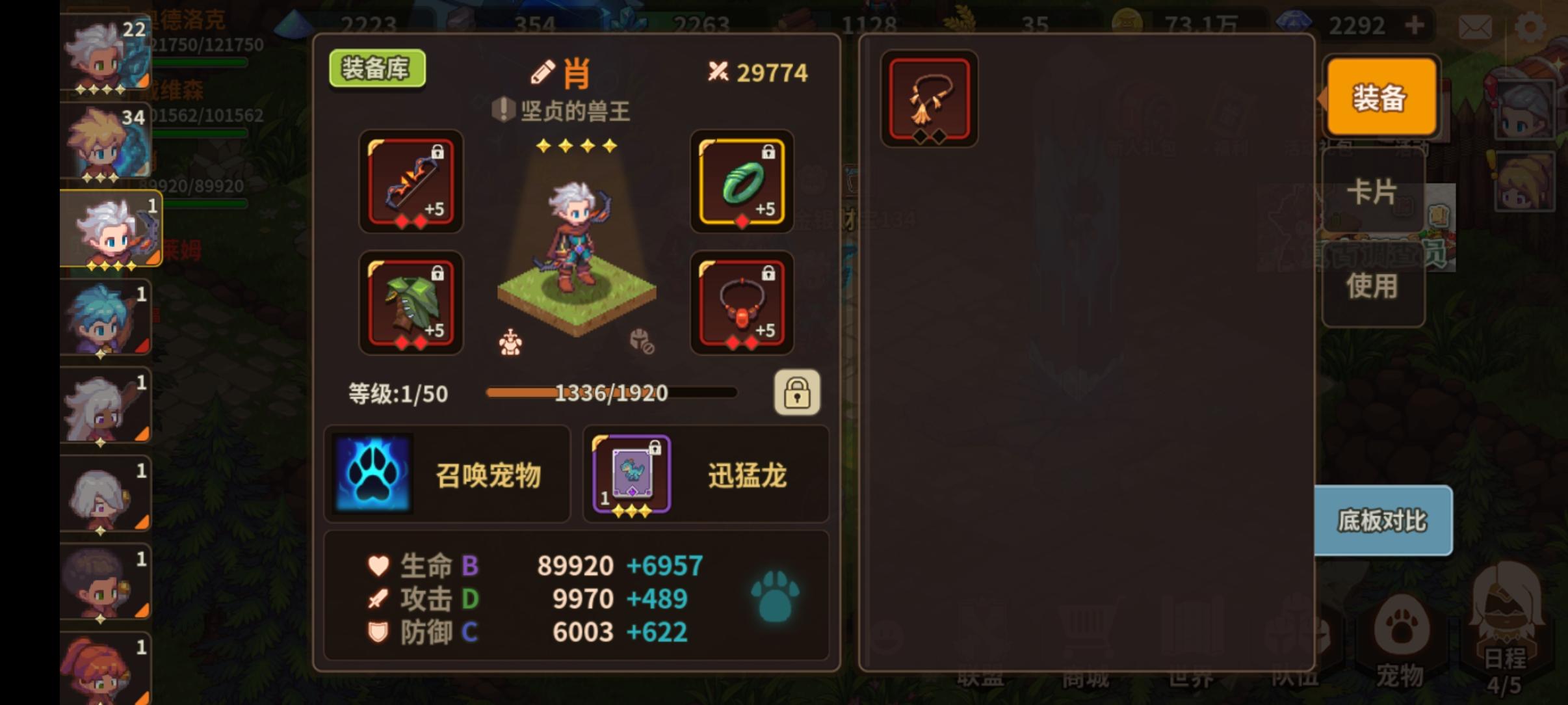The height and width of the screenshot is (705, 1568).
Task: Click the mail envelope icon
Action: click(x=1474, y=25)
